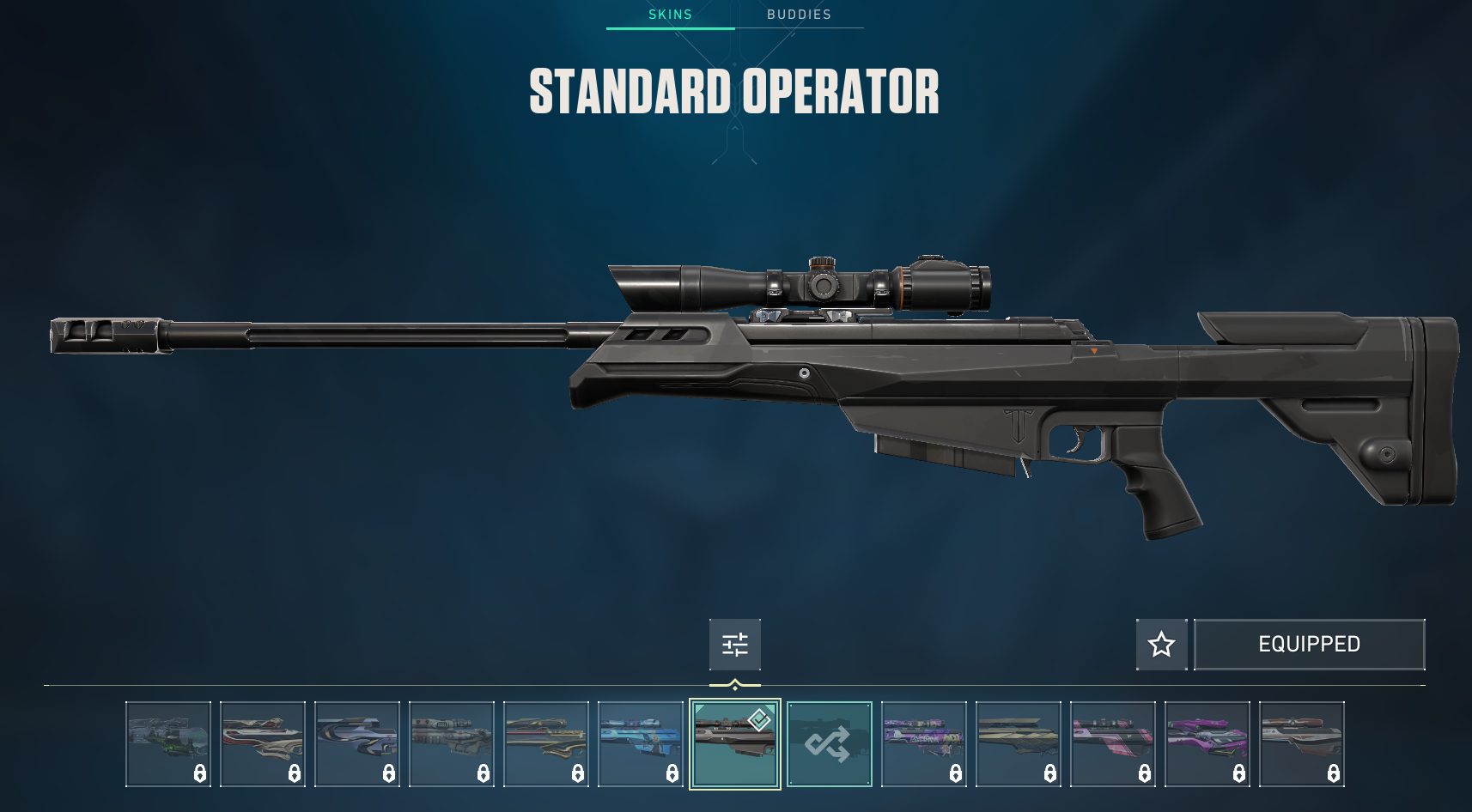The image size is (1472, 812).
Task: Select the equipped Standard Operator thumbnail
Action: [x=735, y=743]
